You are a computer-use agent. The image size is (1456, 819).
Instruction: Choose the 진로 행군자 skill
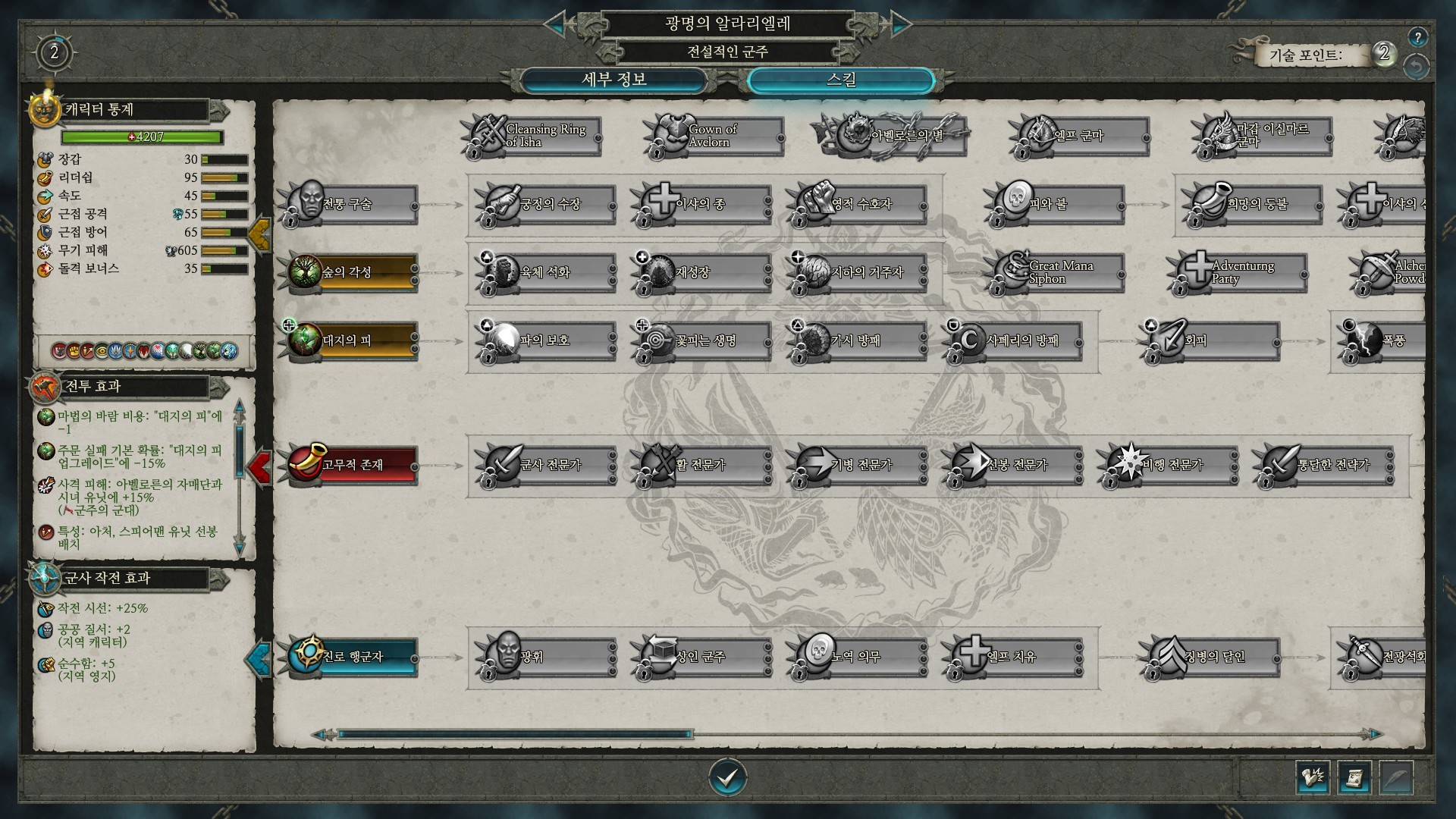tap(353, 656)
